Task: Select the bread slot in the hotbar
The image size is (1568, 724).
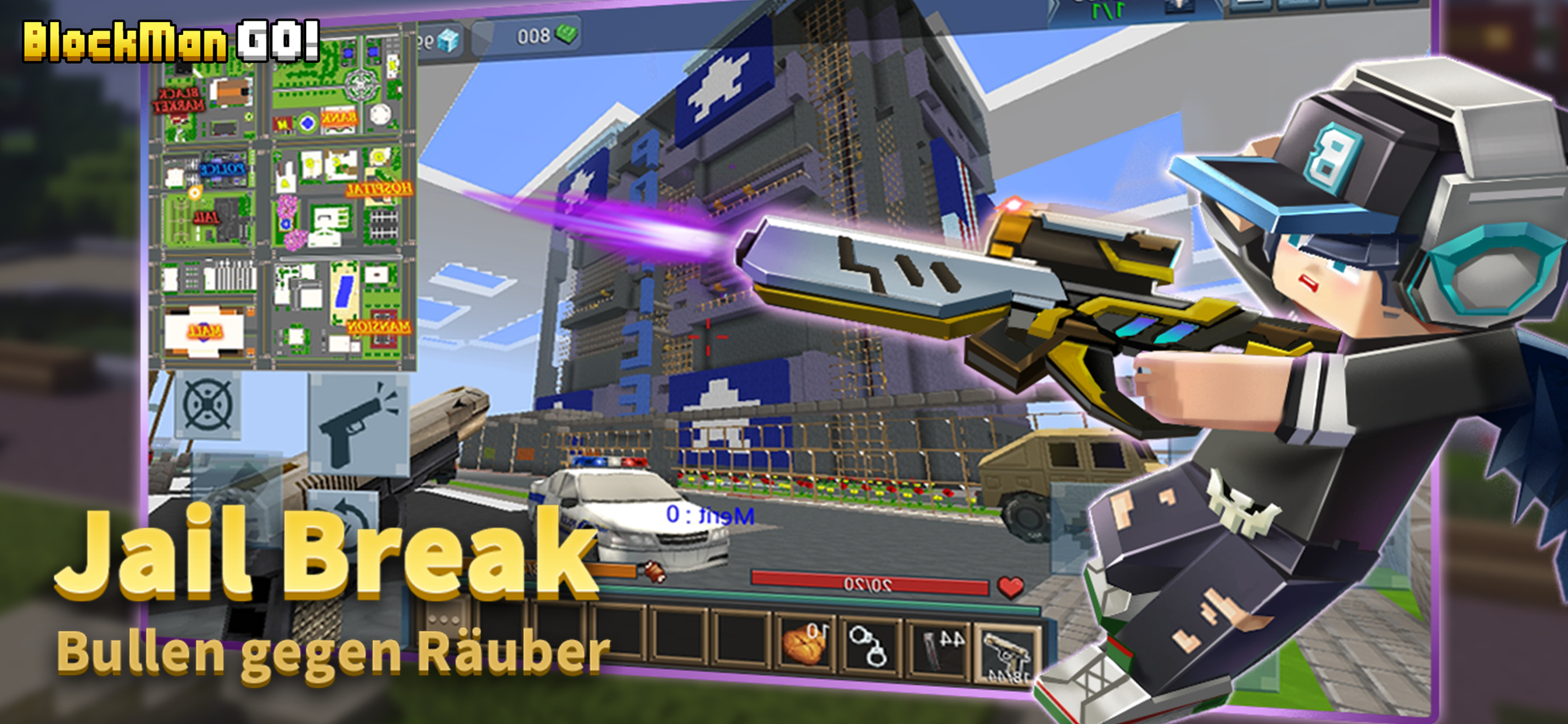Action: (806, 644)
